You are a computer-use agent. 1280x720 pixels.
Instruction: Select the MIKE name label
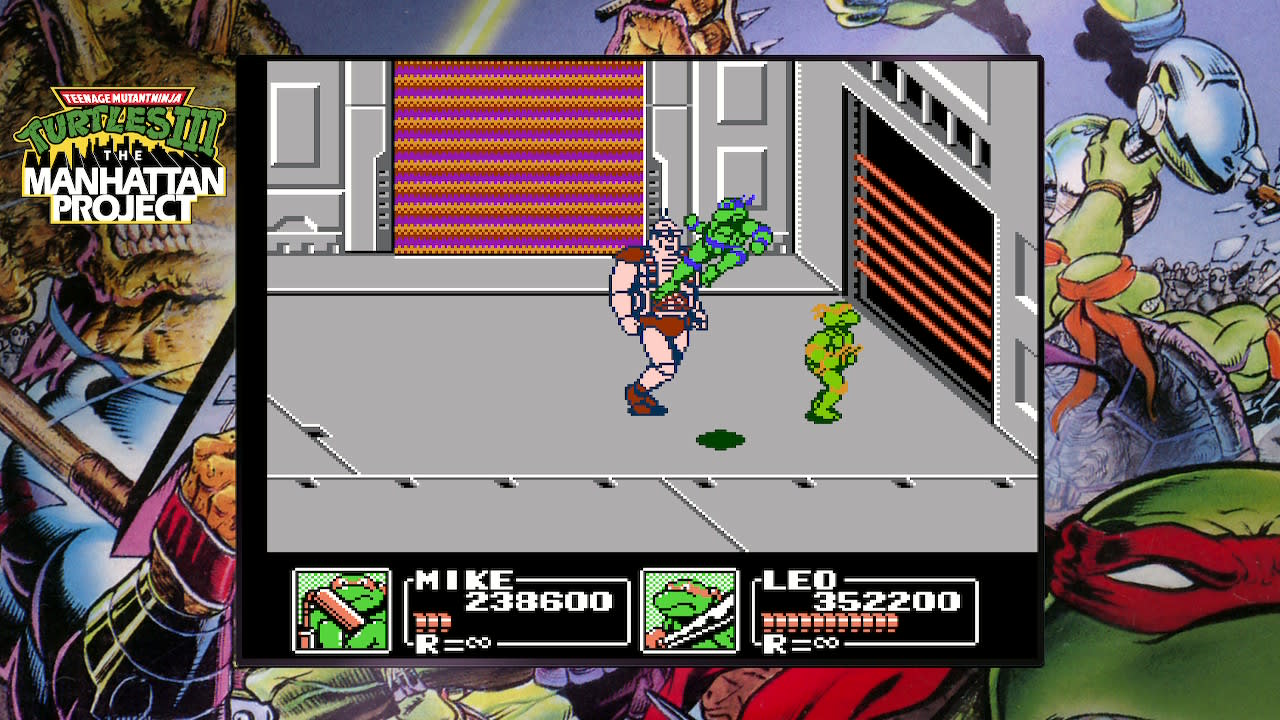[x=466, y=580]
